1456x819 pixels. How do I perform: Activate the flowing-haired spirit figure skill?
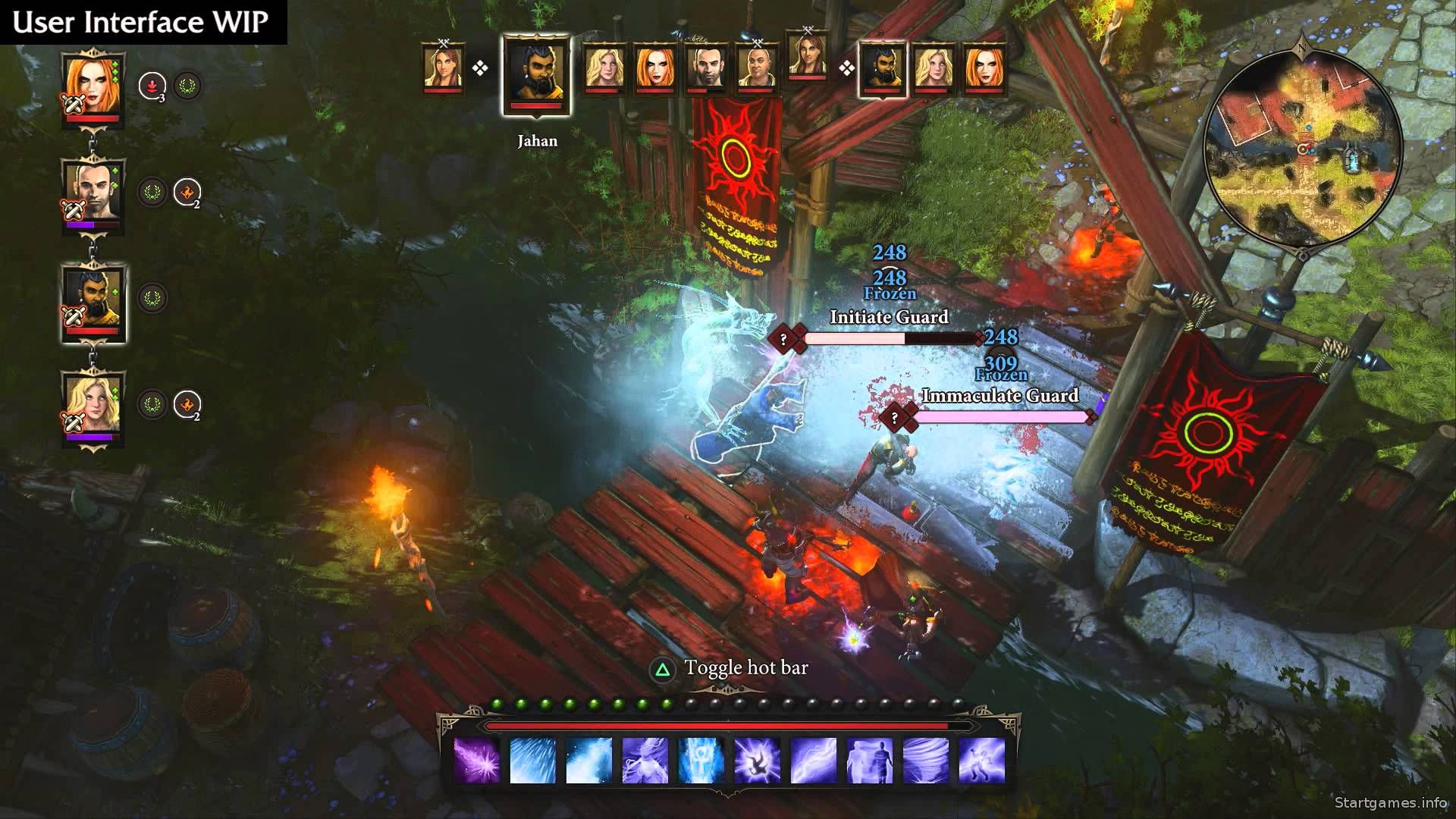click(x=645, y=759)
